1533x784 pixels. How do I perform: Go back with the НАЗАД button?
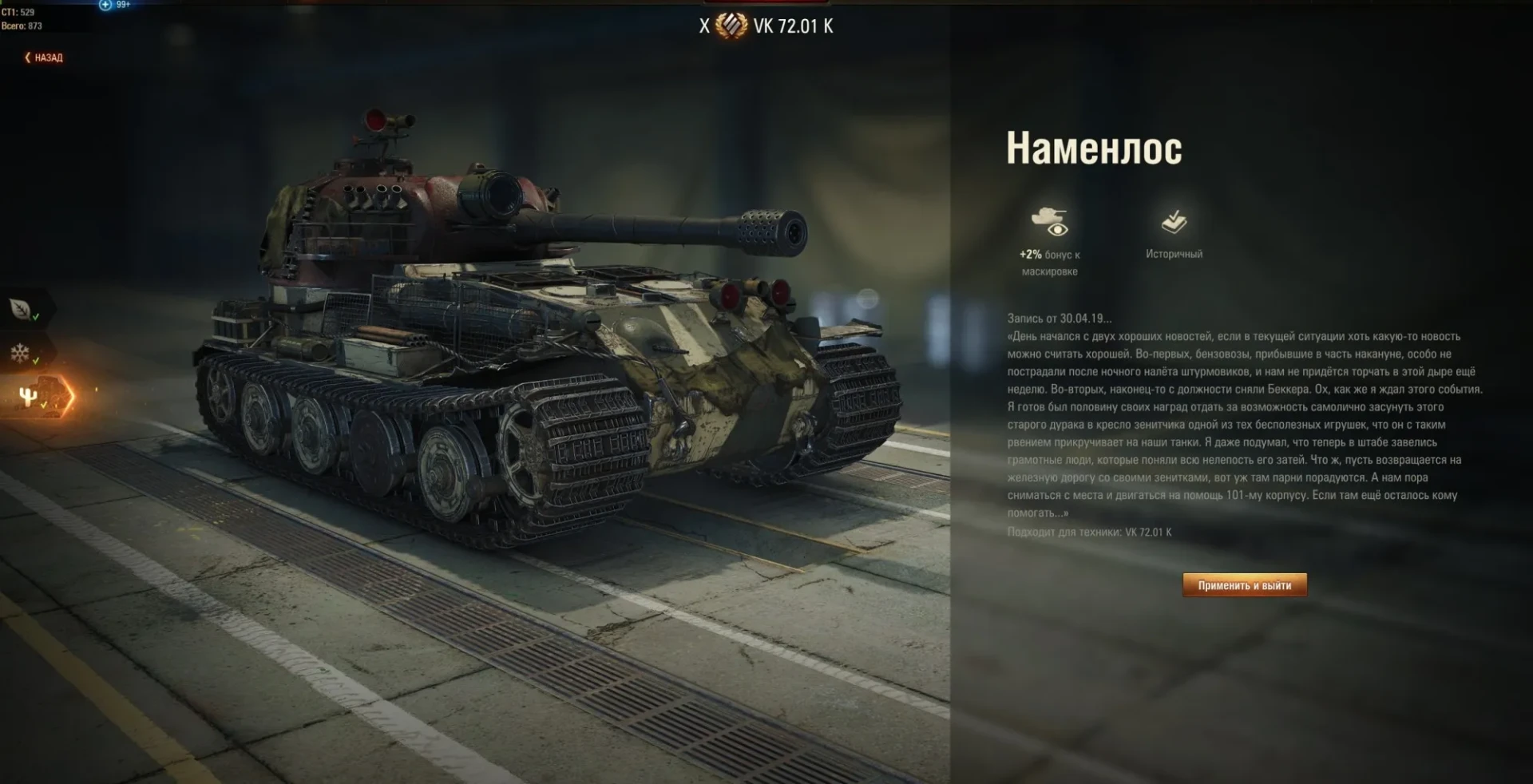pyautogui.click(x=44, y=57)
